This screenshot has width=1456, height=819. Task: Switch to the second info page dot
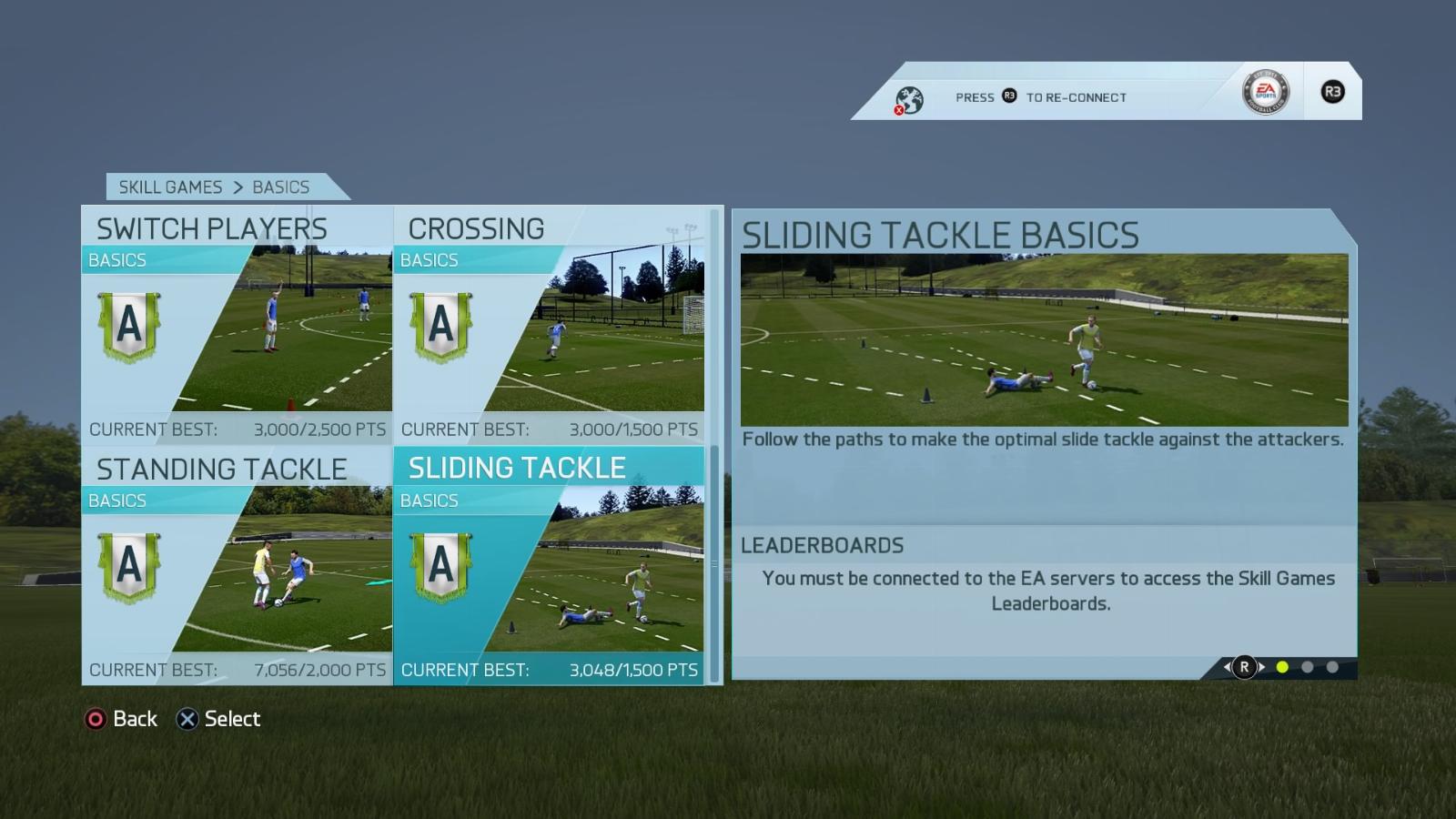(1308, 667)
